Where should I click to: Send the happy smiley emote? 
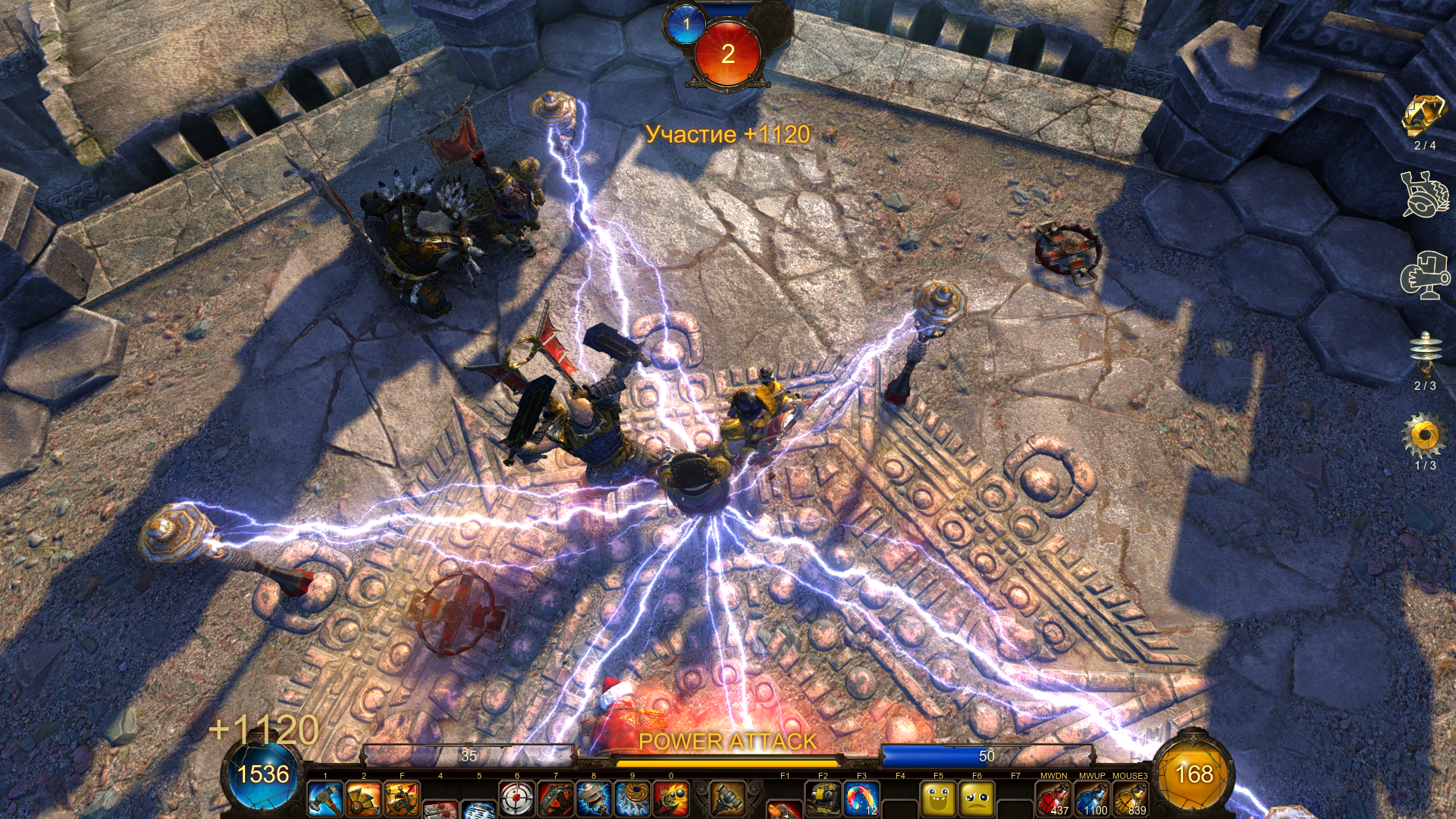(939, 799)
